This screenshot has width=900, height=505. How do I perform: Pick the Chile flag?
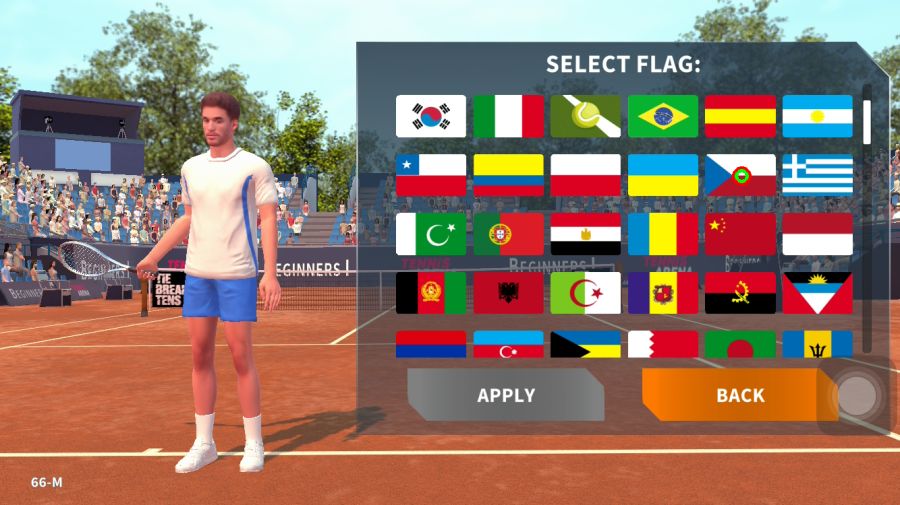pos(431,175)
